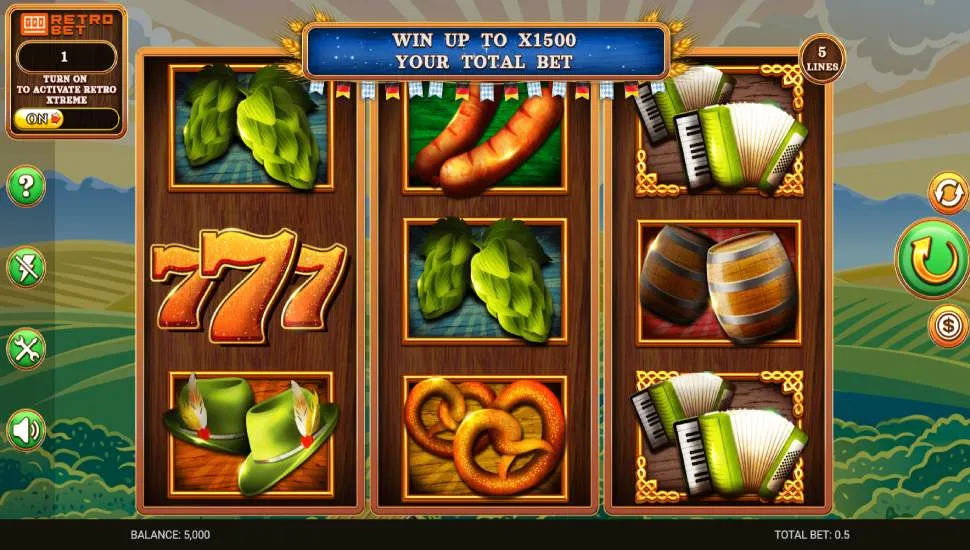Open the tools settings button

26,348
